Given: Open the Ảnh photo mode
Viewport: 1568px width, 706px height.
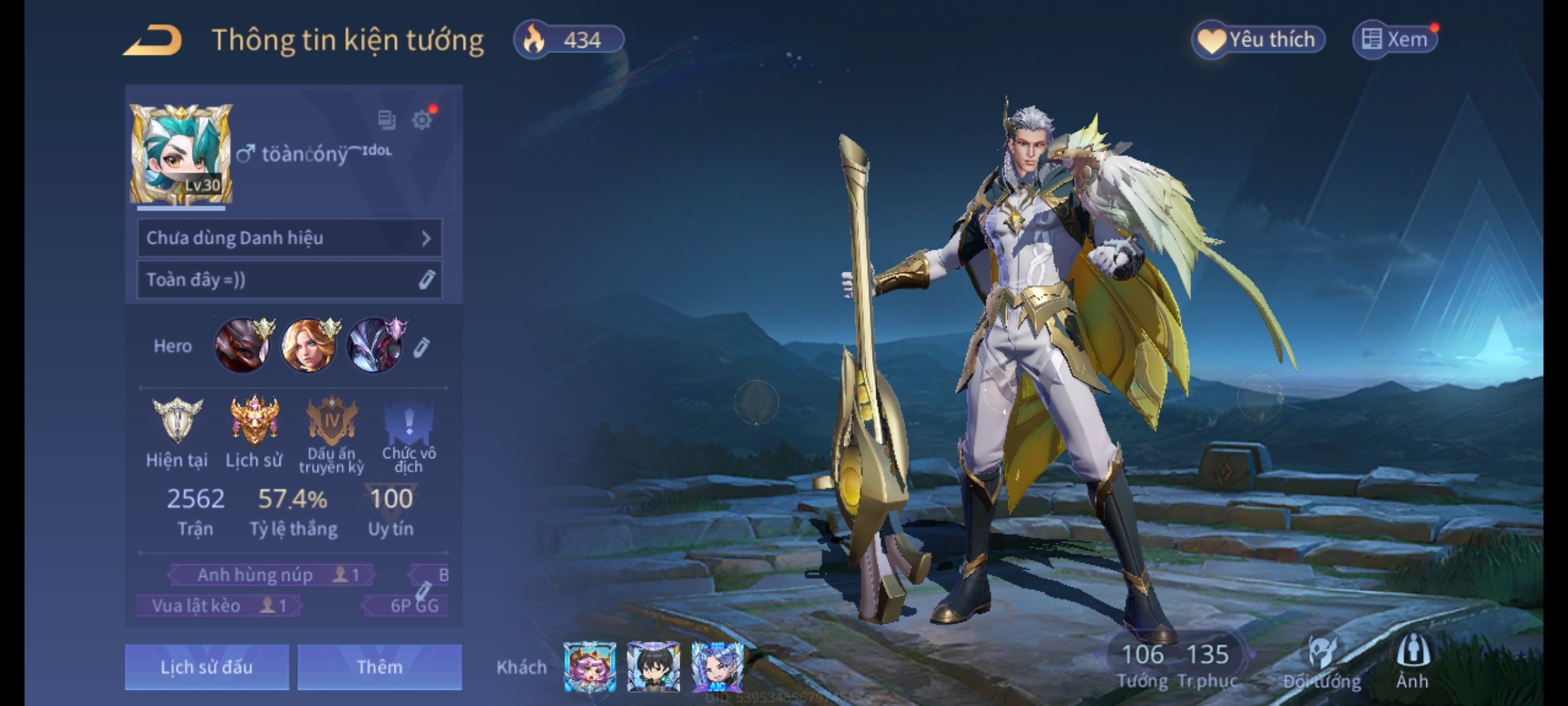Looking at the screenshot, I should pyautogui.click(x=1413, y=662).
